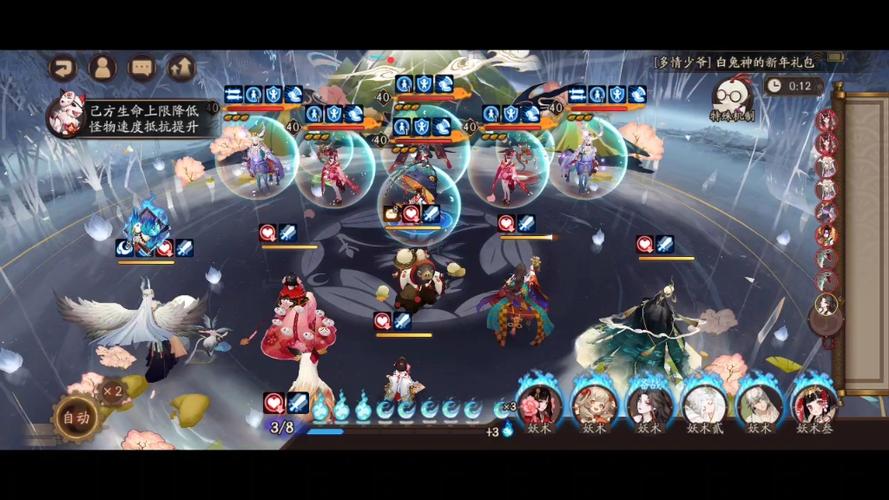889x500 pixels.
Task: Tap the back arrow button
Action: click(62, 67)
